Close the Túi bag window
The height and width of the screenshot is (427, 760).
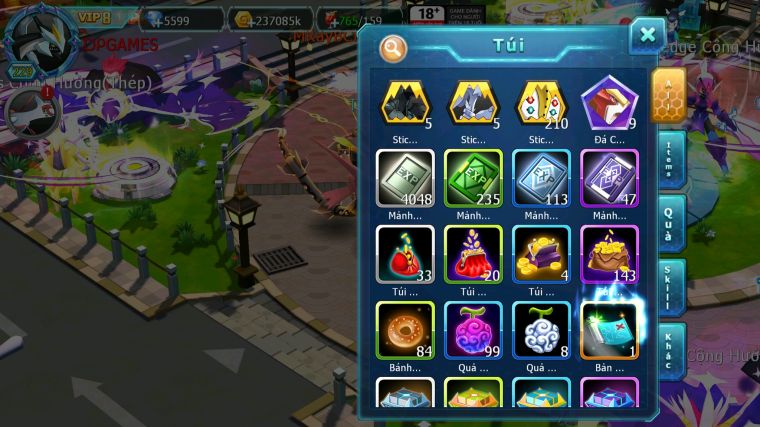[x=647, y=36]
